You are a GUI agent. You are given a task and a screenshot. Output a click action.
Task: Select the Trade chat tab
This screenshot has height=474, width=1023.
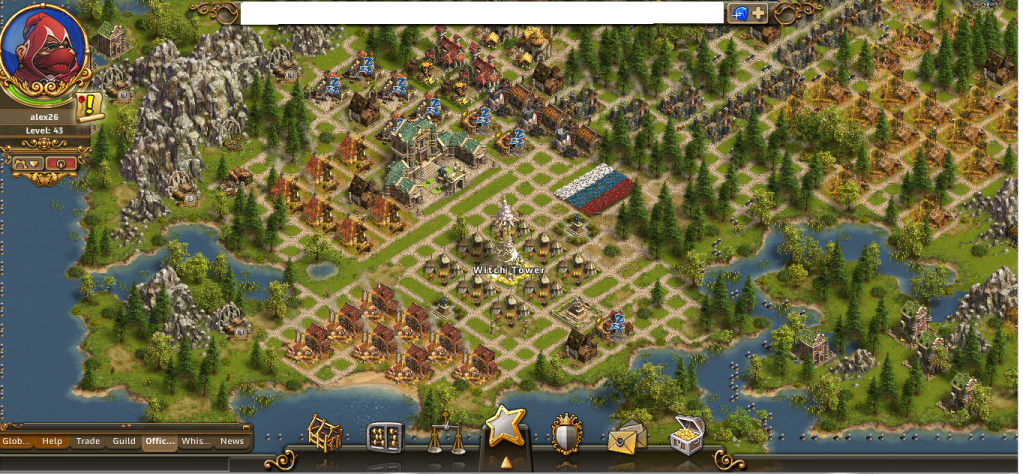88,441
